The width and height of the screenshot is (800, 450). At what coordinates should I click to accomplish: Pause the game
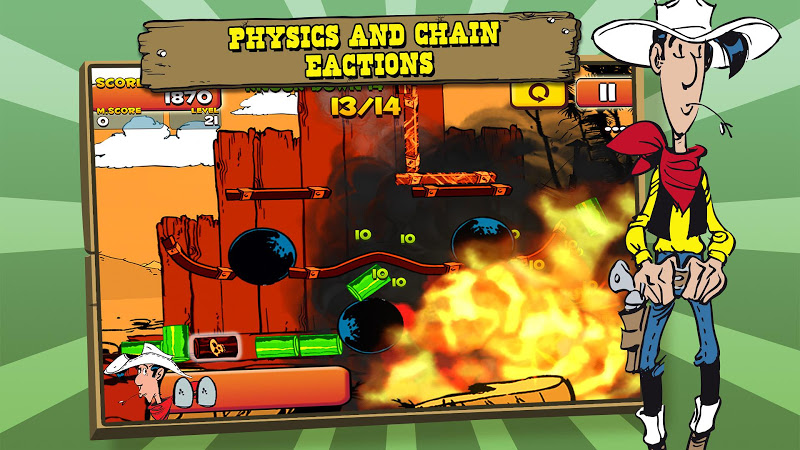(603, 93)
